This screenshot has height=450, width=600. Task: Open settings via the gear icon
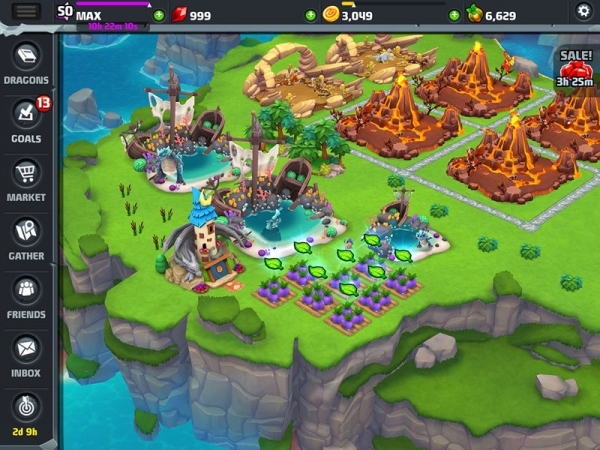pos(584,11)
